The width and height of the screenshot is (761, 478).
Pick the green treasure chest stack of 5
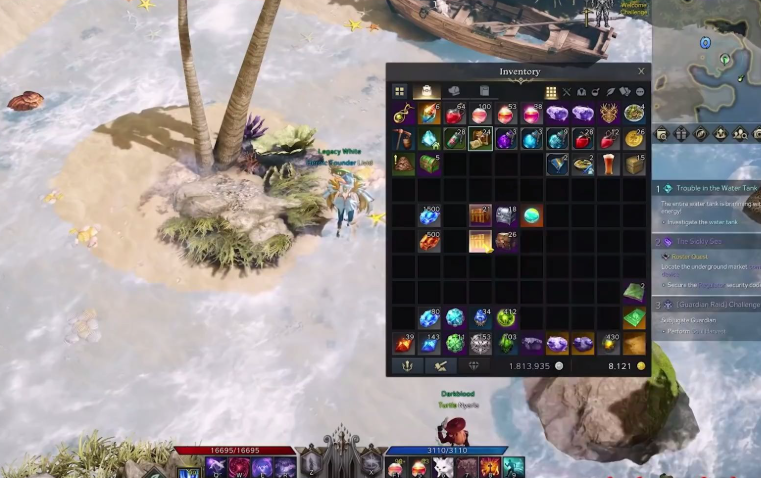[429, 163]
